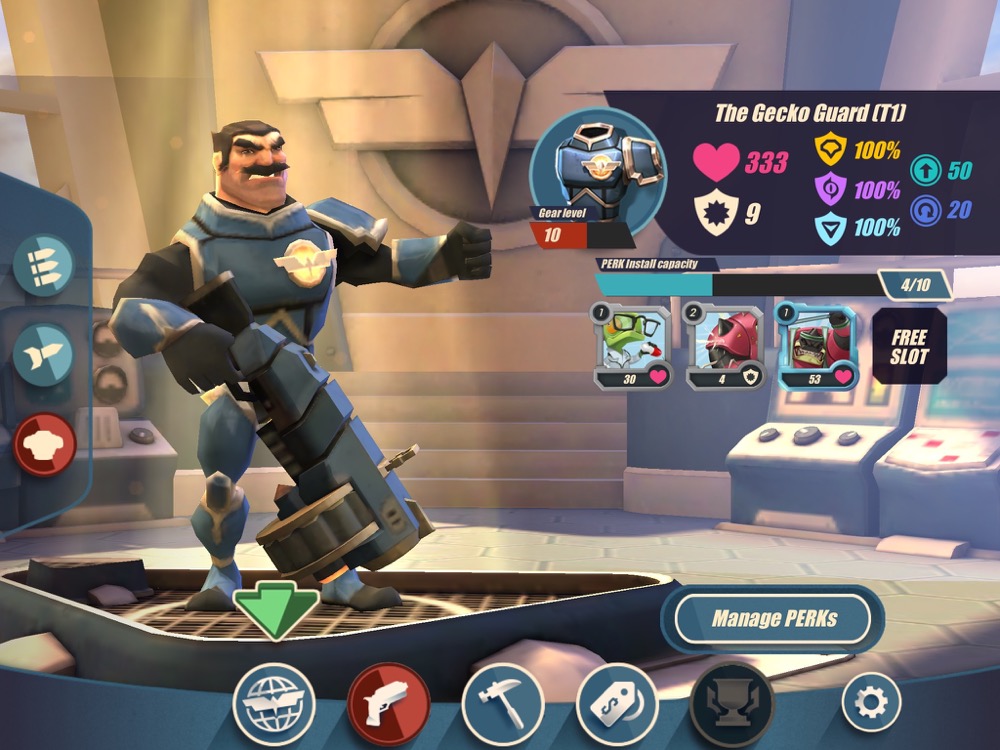The image size is (1000, 750).
Task: Switch to the rocket tab
Action: click(43, 353)
